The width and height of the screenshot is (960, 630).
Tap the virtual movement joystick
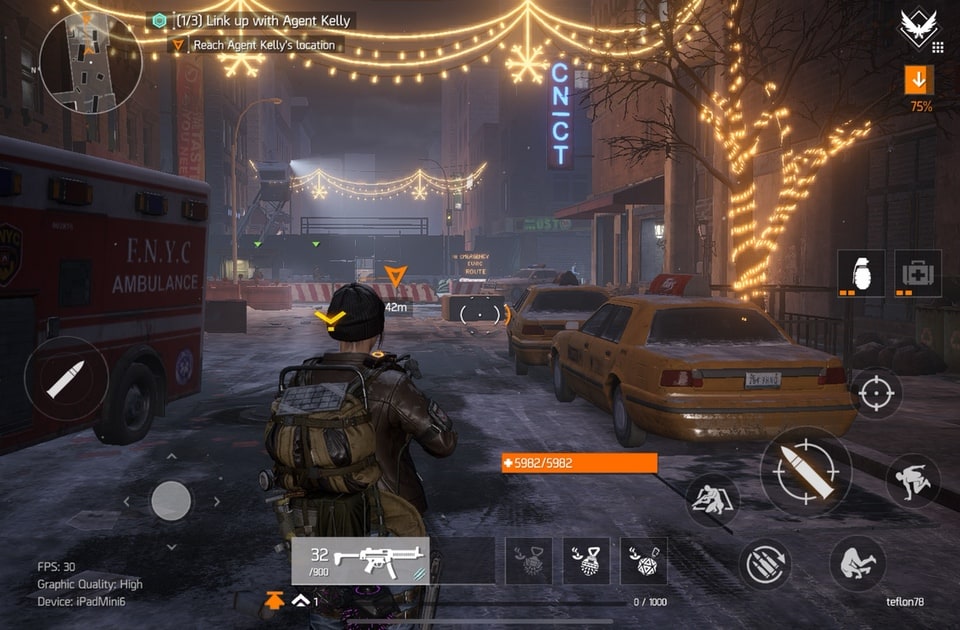pos(171,500)
